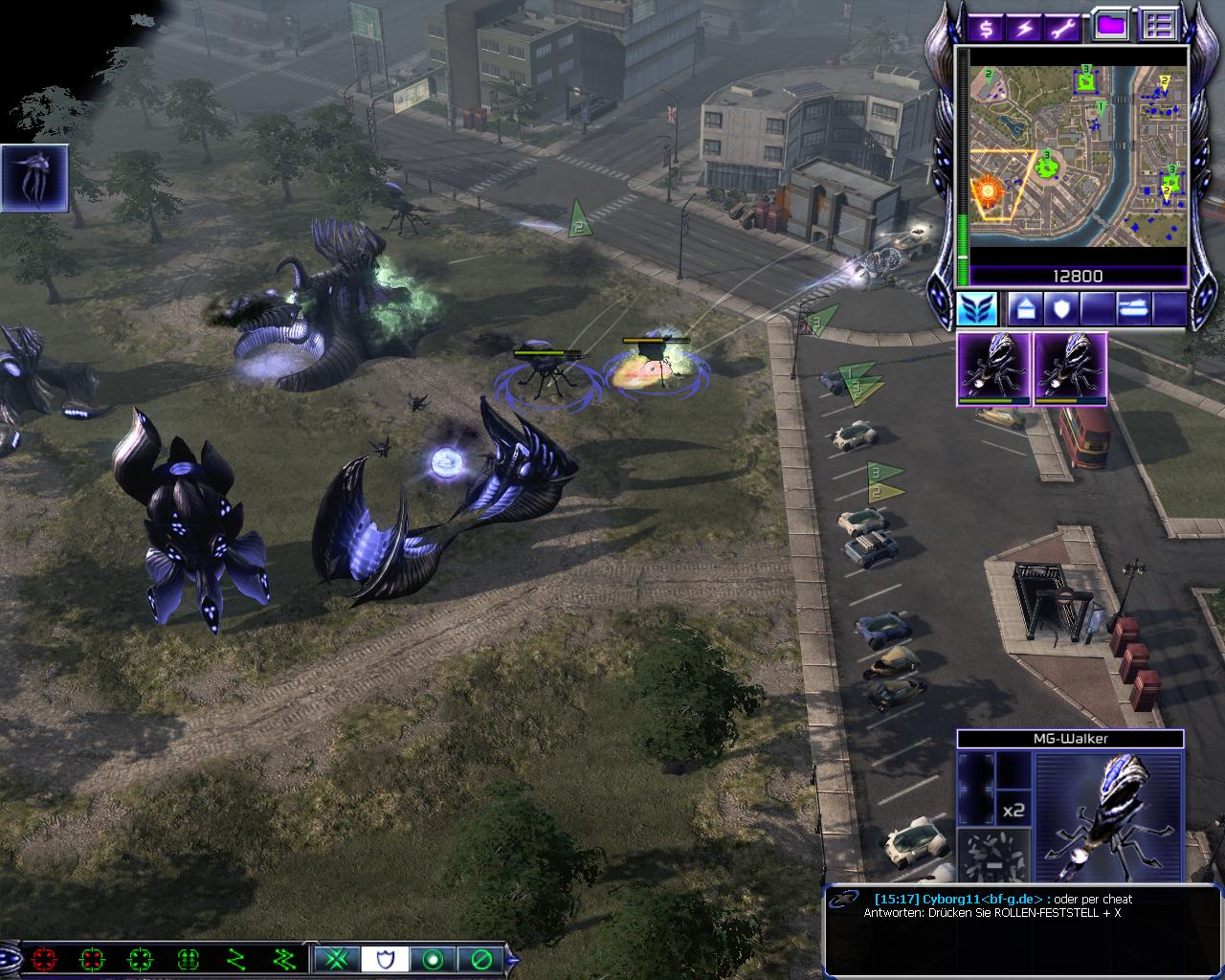Activate the single zigzag waypoint command
Viewport: 1225px width, 980px height.
(235, 958)
